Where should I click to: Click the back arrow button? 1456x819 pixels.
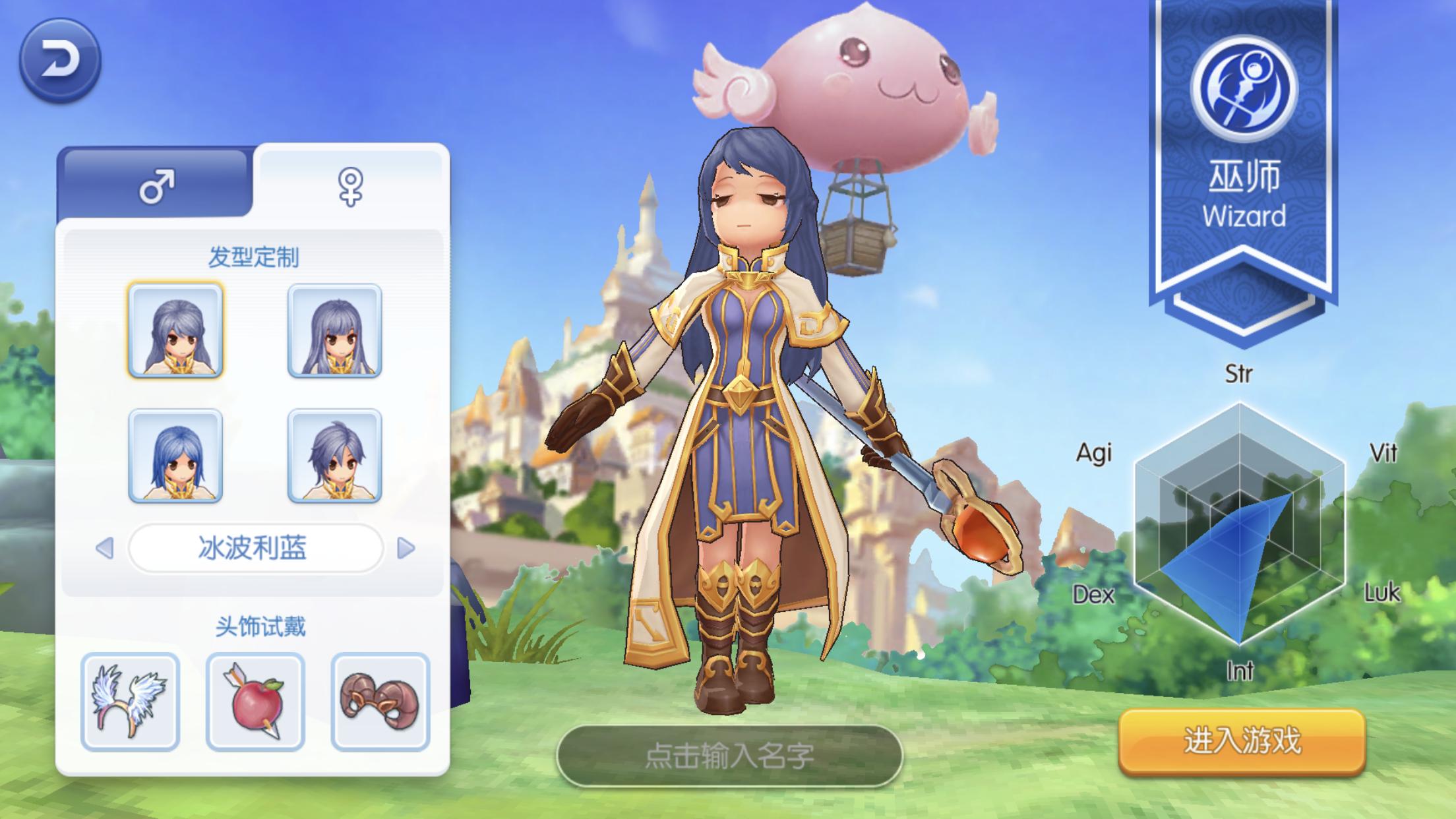point(60,60)
